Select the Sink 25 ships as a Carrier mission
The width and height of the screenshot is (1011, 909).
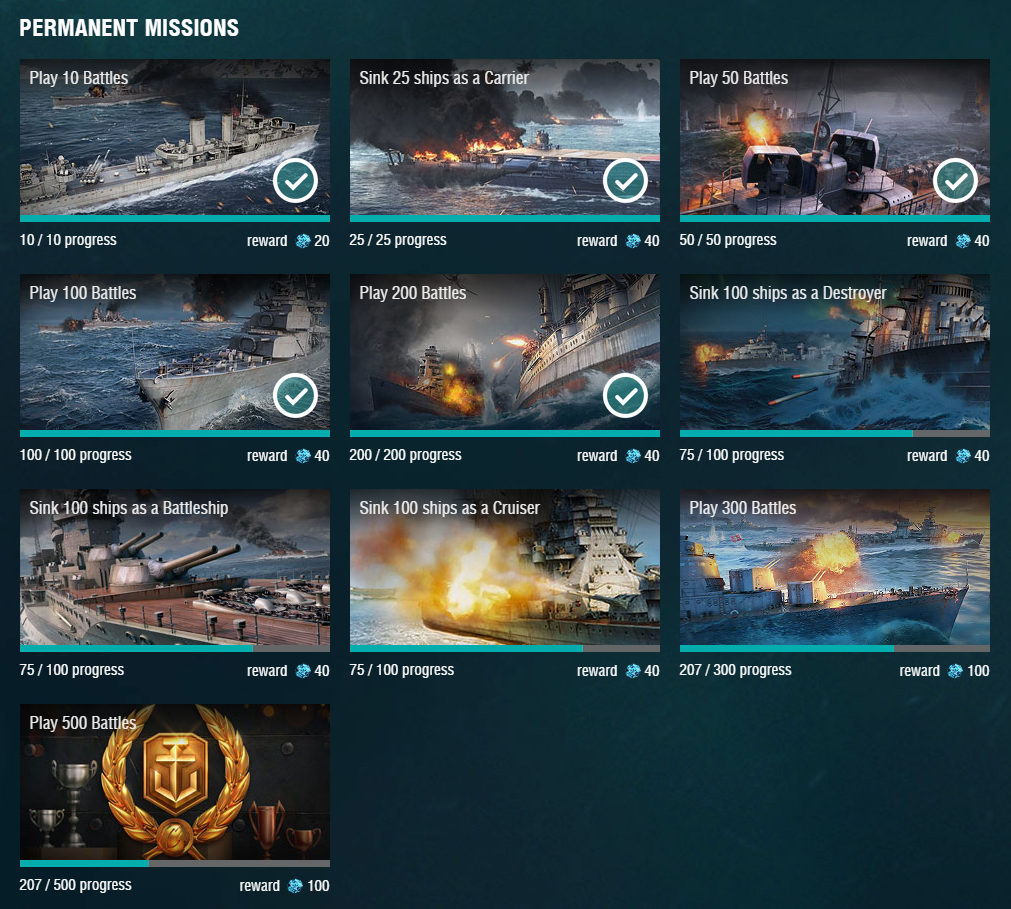(504, 137)
